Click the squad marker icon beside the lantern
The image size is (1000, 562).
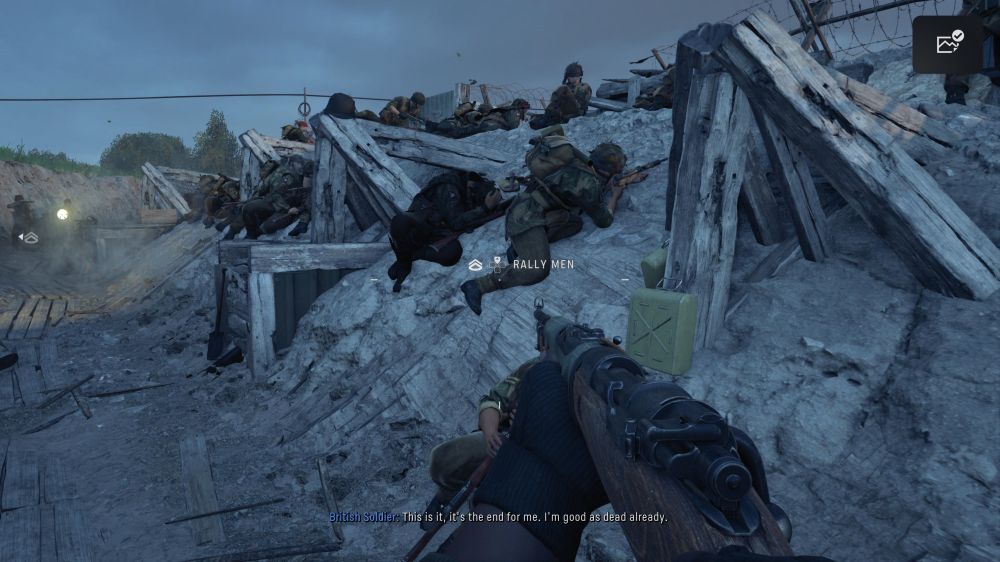coord(31,238)
